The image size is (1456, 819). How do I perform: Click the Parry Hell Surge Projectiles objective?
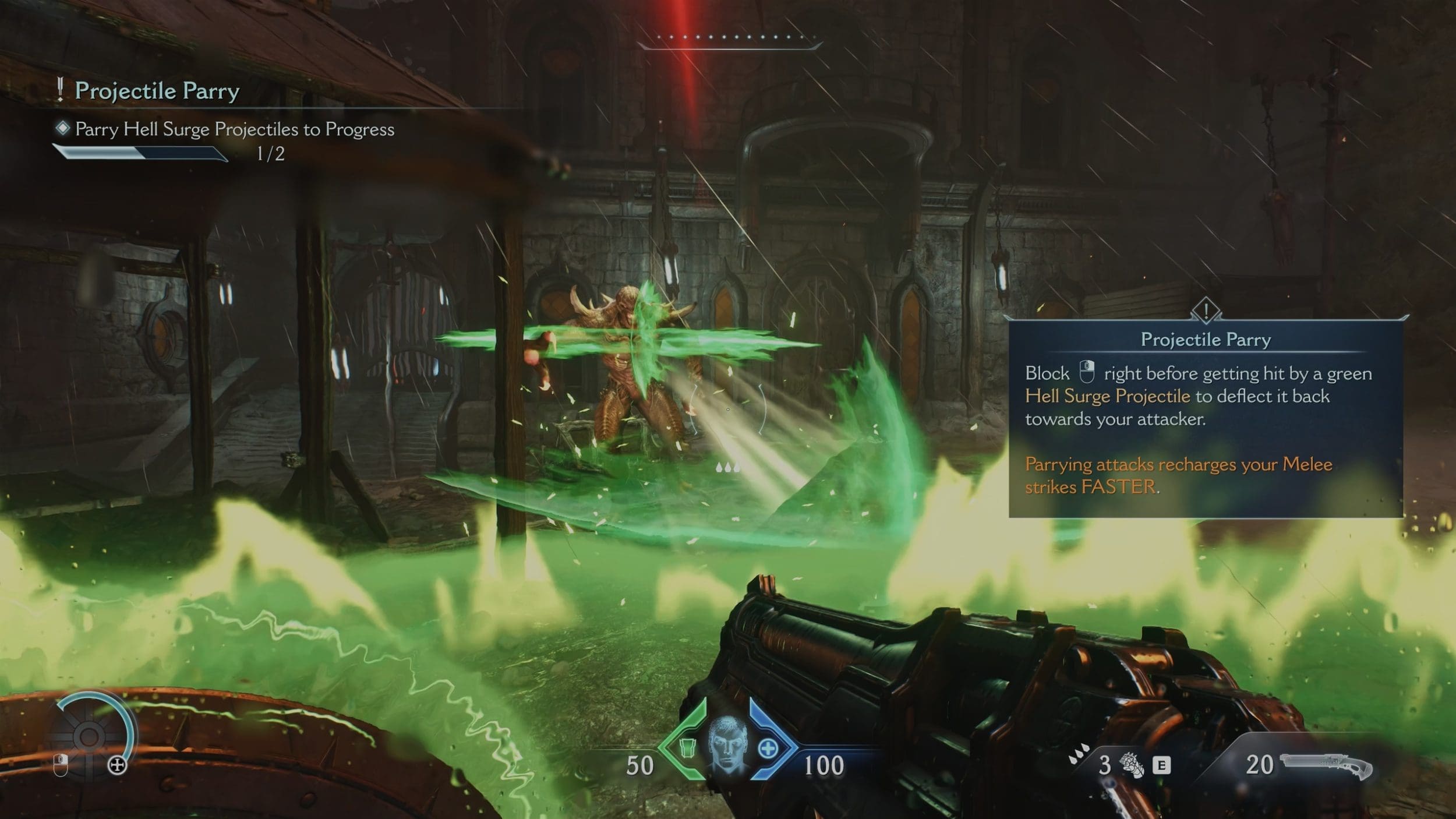pyautogui.click(x=234, y=129)
